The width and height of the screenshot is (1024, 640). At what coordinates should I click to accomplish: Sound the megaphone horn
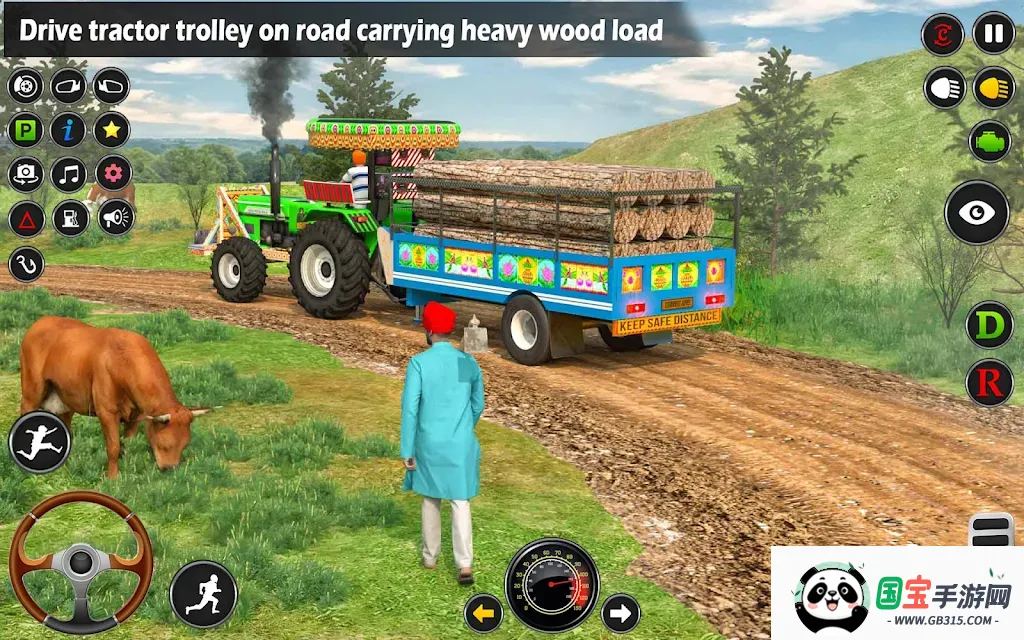[x=115, y=218]
